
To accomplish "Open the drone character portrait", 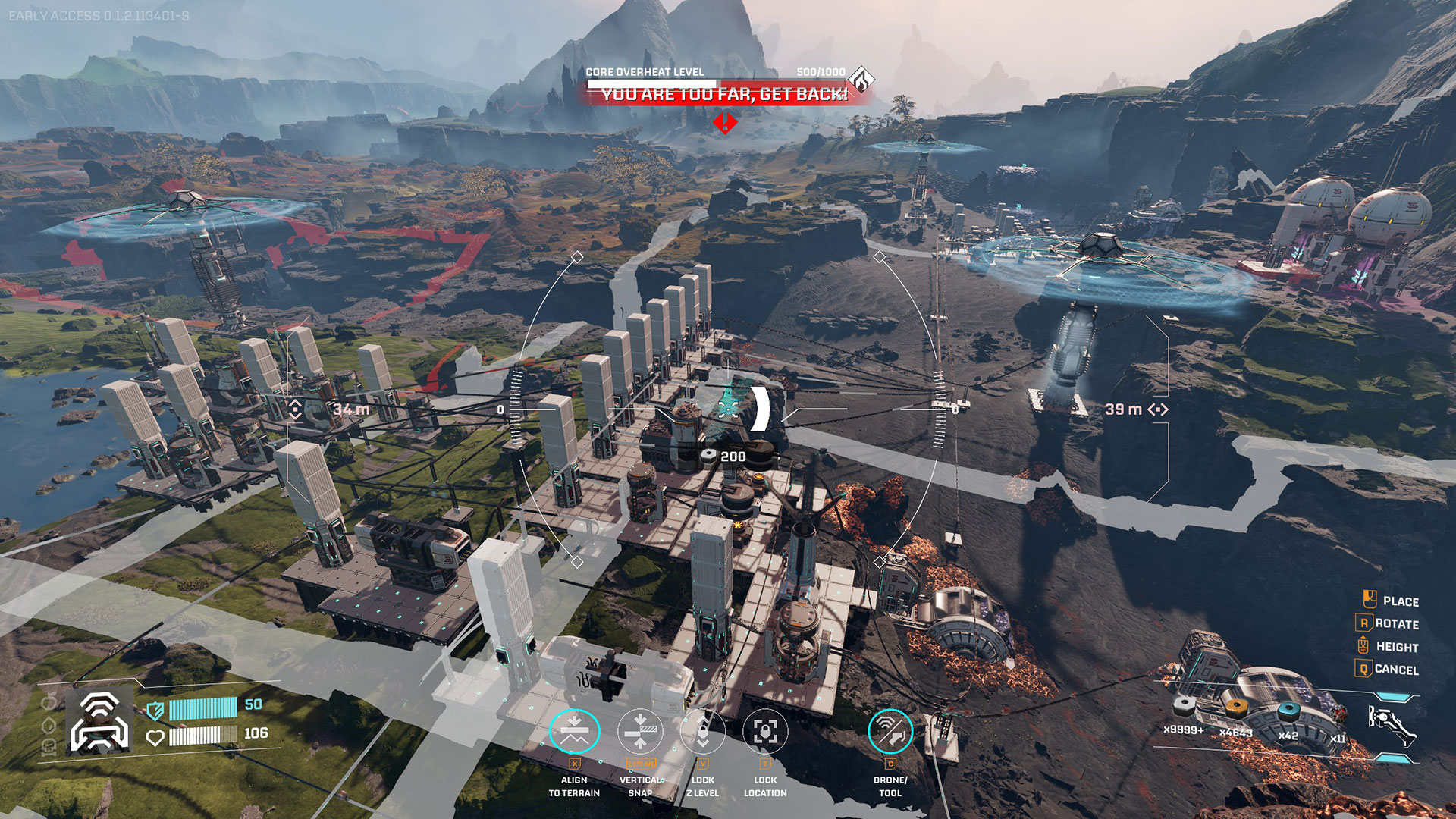I will [x=99, y=721].
